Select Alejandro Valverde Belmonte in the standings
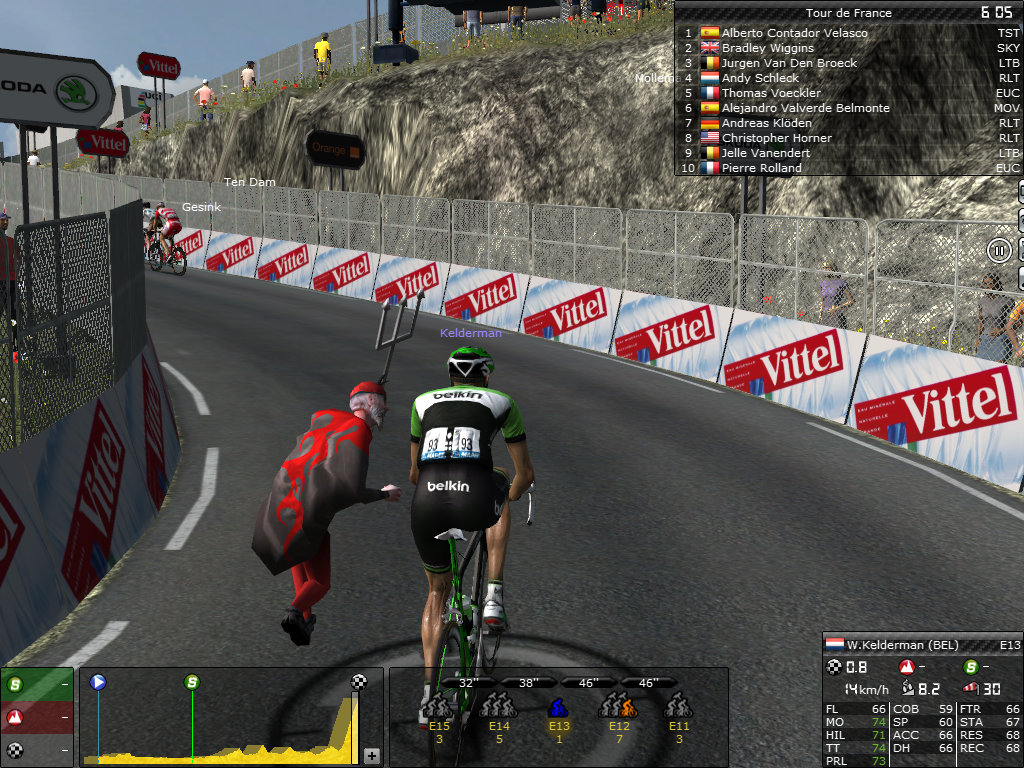1024x768 pixels. [805, 108]
